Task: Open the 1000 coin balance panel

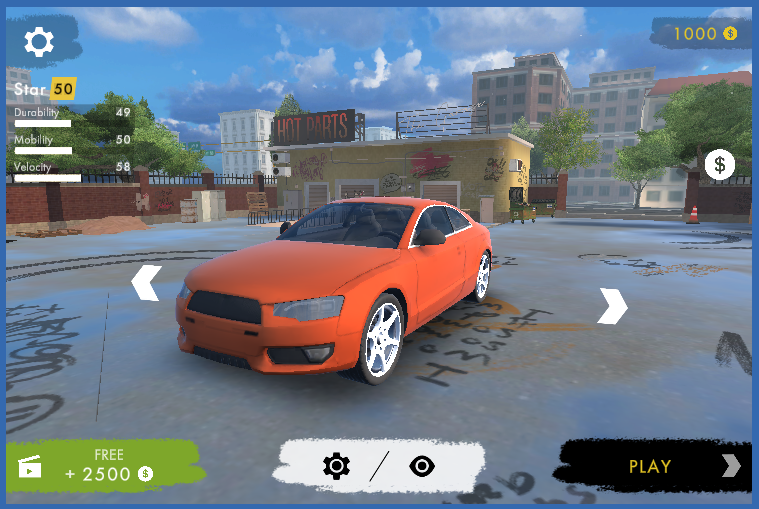Action: click(x=702, y=34)
